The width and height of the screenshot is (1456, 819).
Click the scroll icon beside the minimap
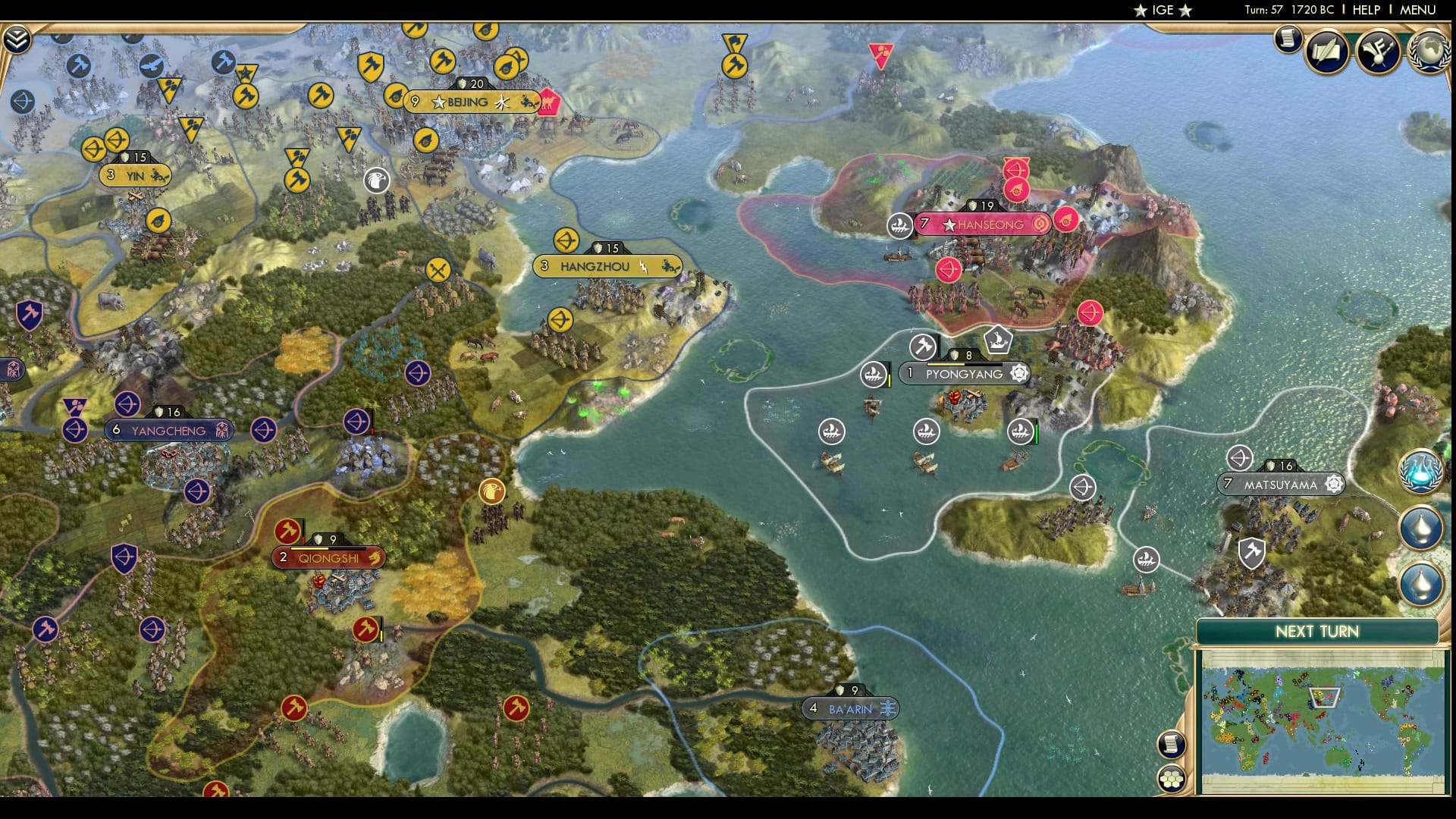[x=1172, y=745]
